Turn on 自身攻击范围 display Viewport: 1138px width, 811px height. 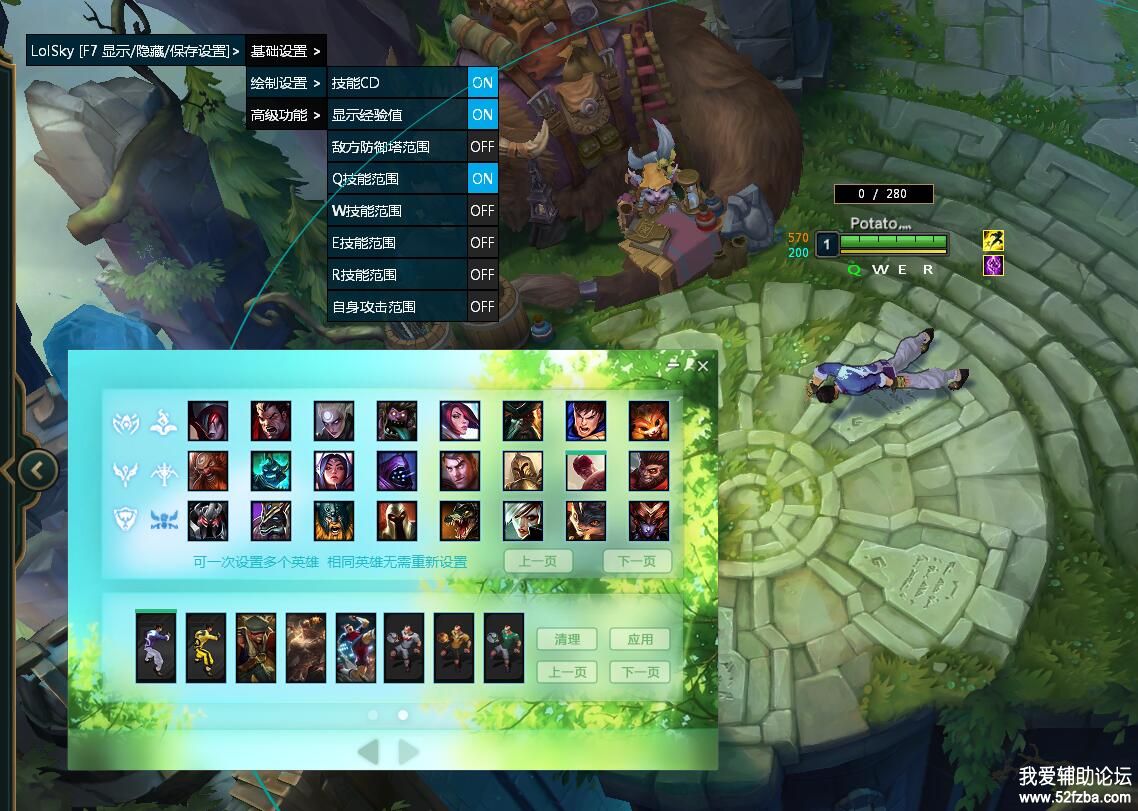click(x=482, y=307)
